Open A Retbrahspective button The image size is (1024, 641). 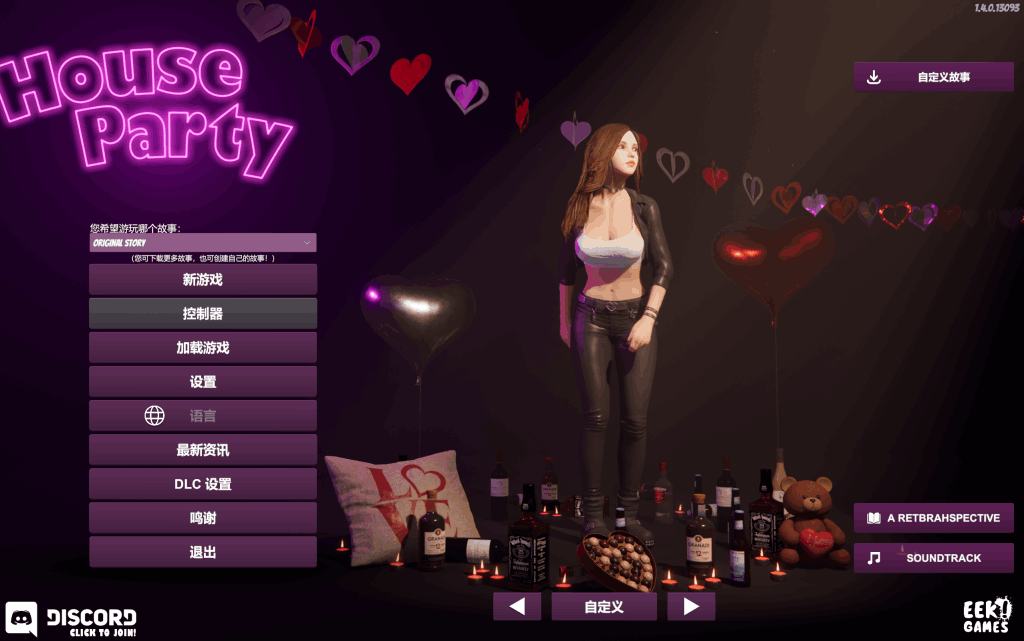[x=933, y=518]
